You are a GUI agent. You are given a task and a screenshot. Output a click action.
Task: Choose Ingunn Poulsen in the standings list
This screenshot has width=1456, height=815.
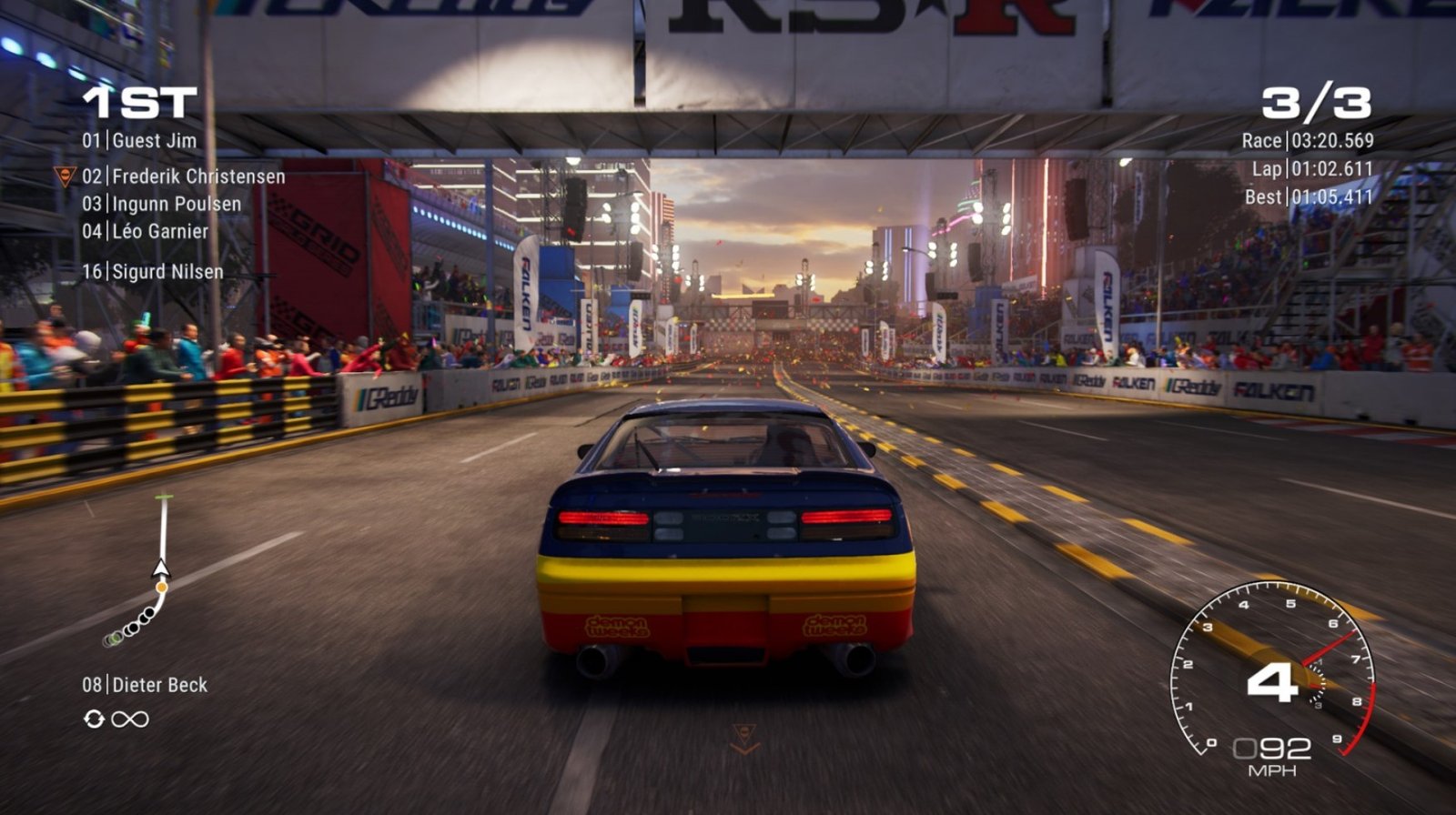[162, 205]
